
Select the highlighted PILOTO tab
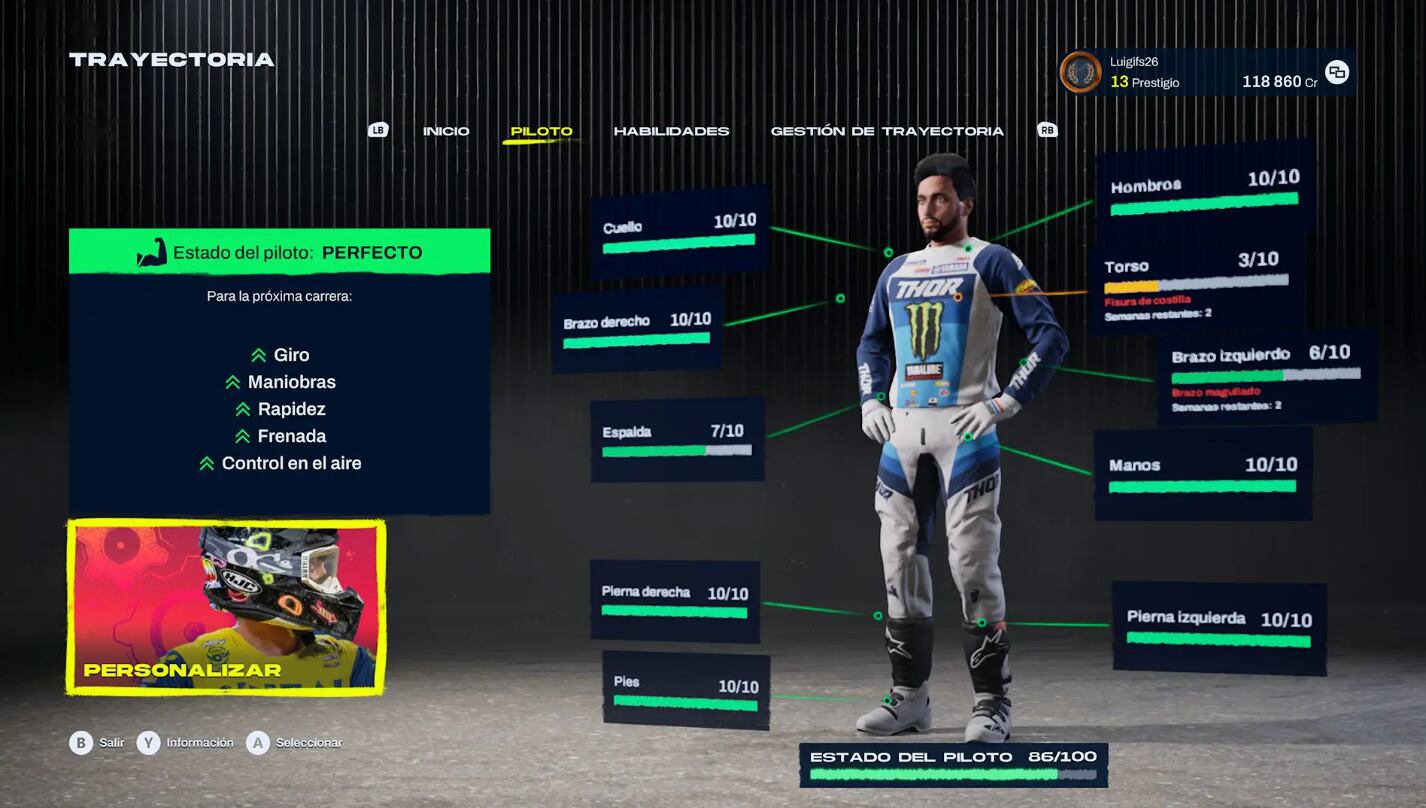[x=542, y=130]
